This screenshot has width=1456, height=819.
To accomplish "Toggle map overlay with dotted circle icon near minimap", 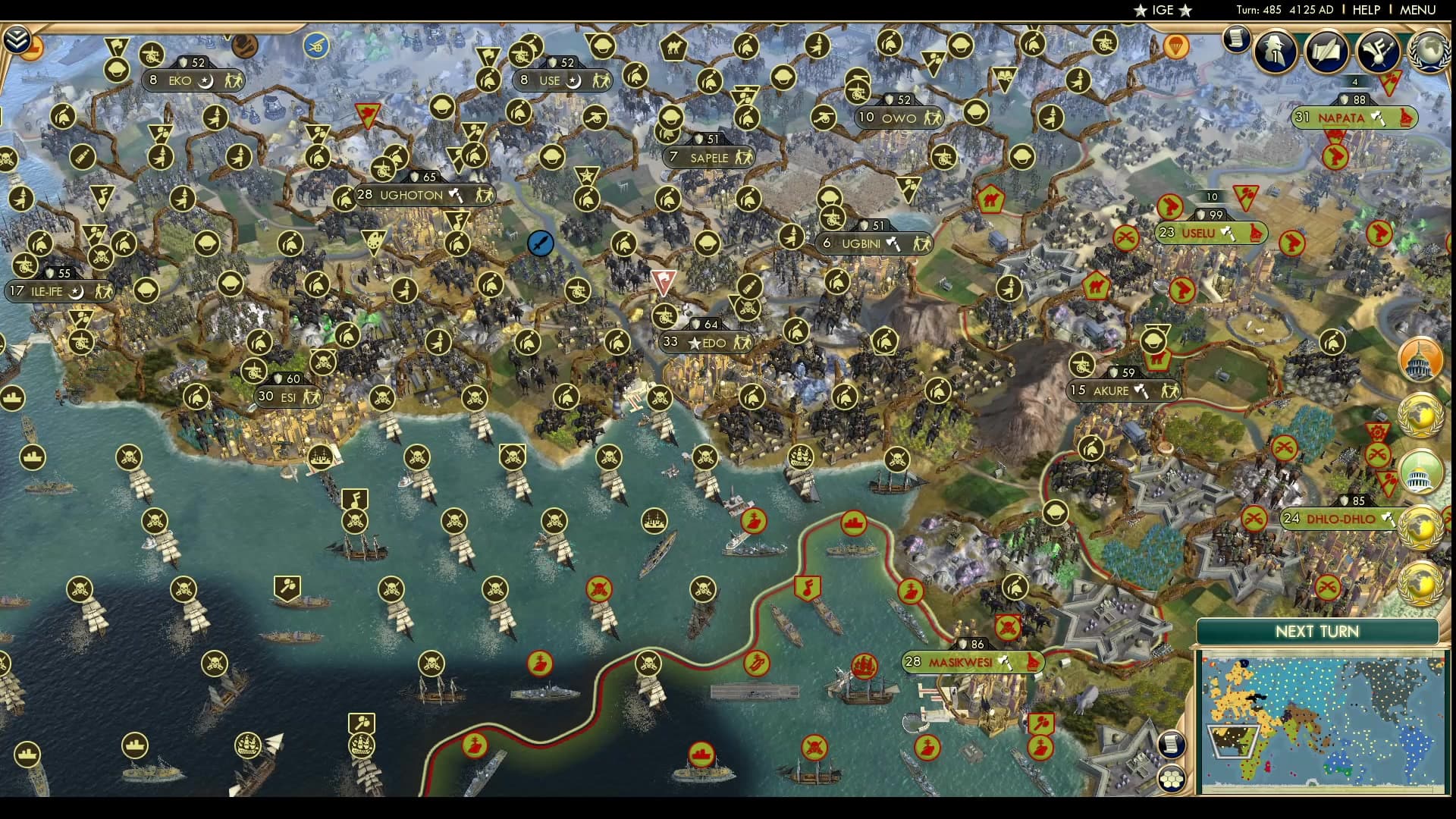I will click(1174, 777).
